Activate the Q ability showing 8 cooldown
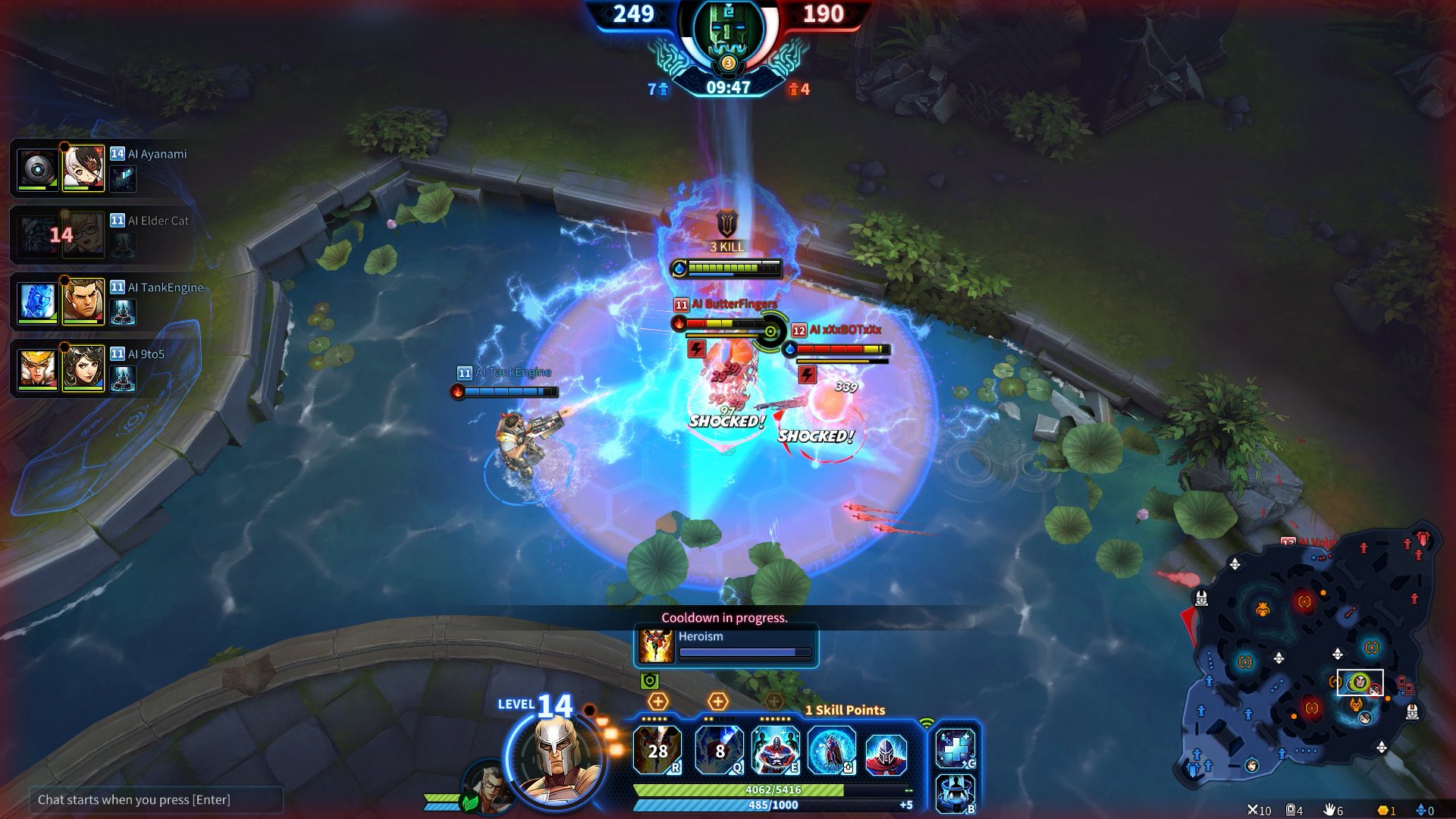Viewport: 1456px width, 819px height. (x=719, y=750)
